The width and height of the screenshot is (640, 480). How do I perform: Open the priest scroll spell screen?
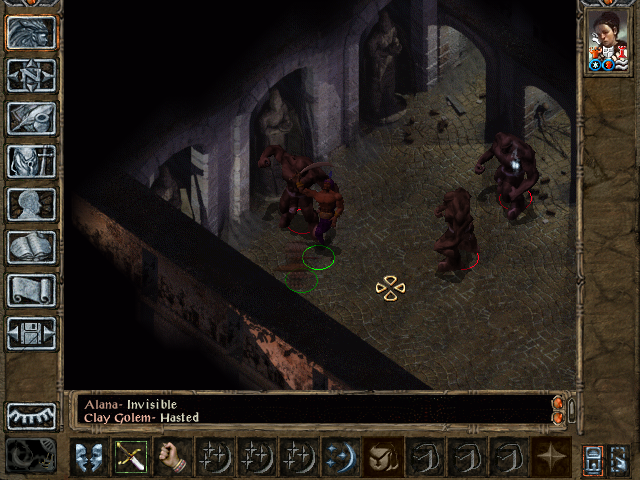point(31,290)
